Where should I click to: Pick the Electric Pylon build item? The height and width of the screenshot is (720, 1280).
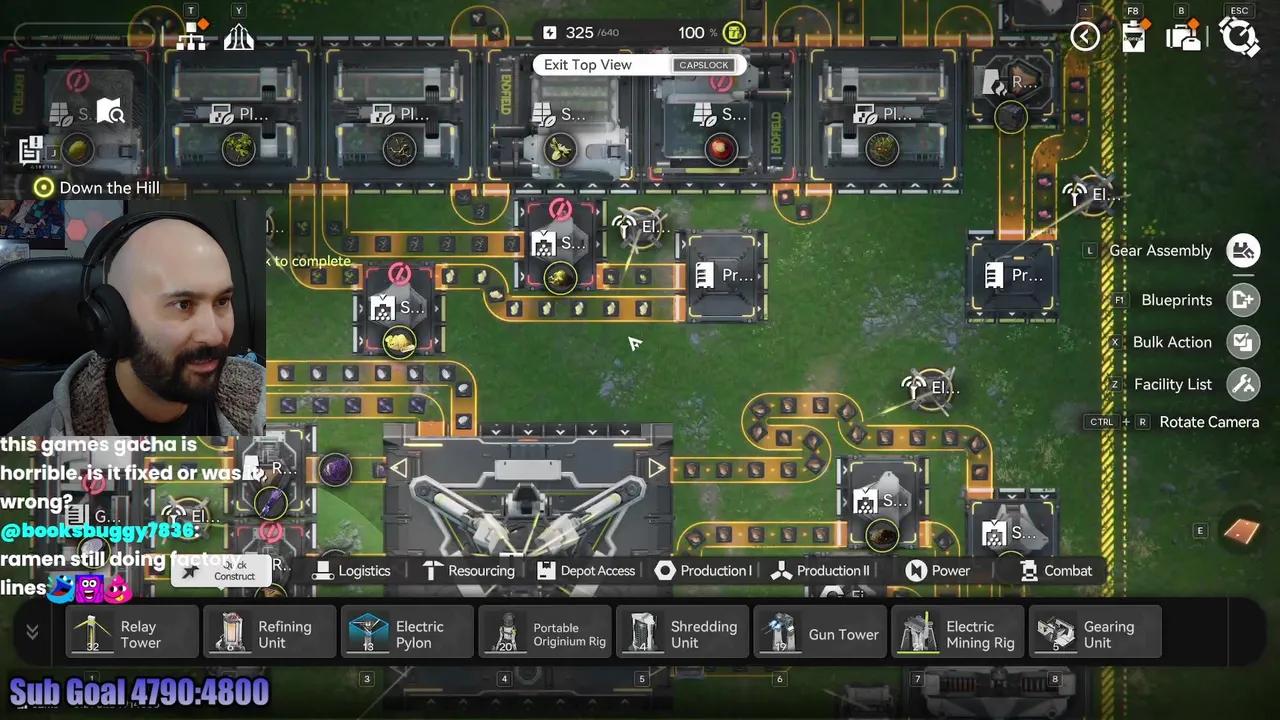point(407,634)
